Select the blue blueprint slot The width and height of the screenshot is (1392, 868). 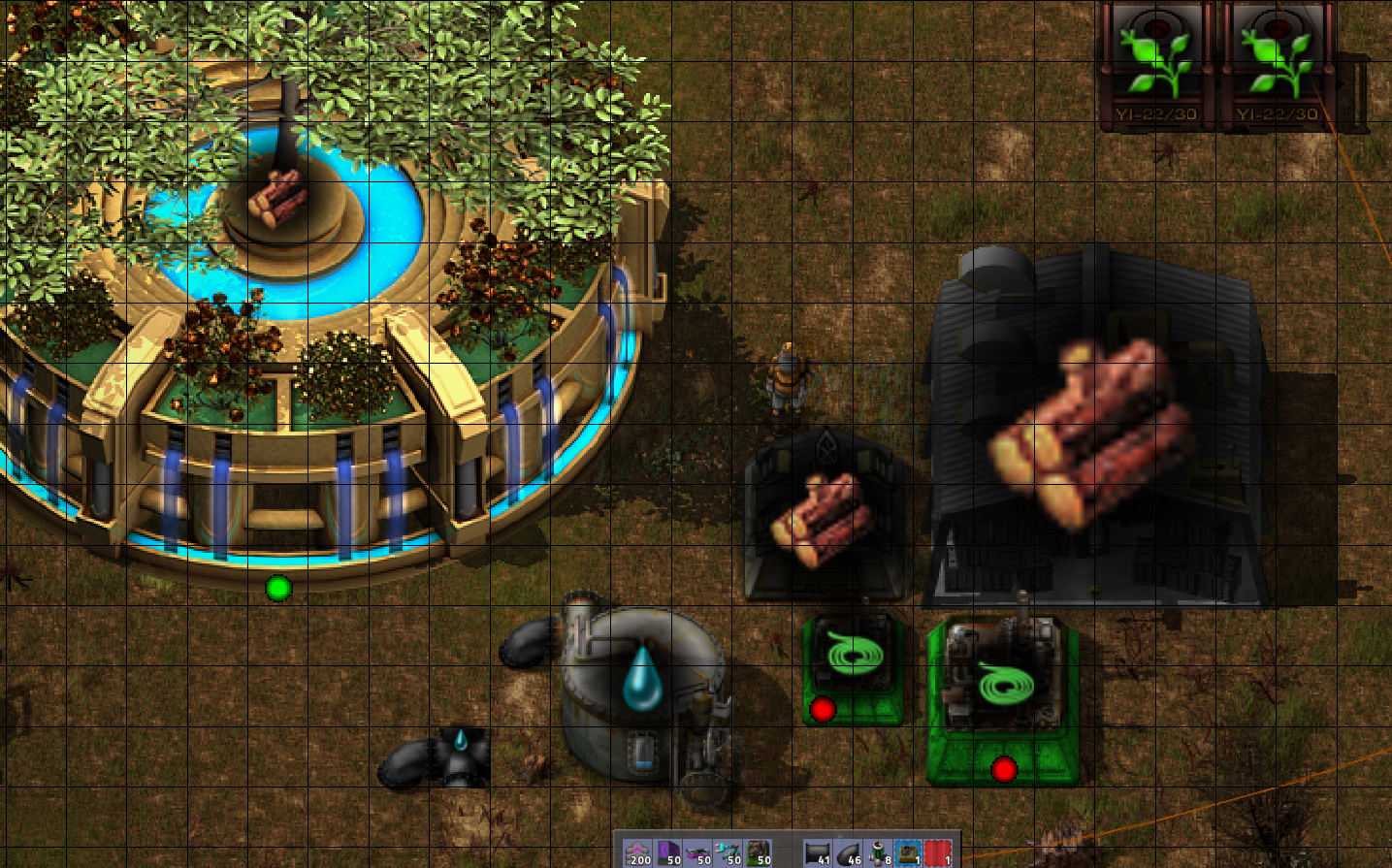coord(909,853)
